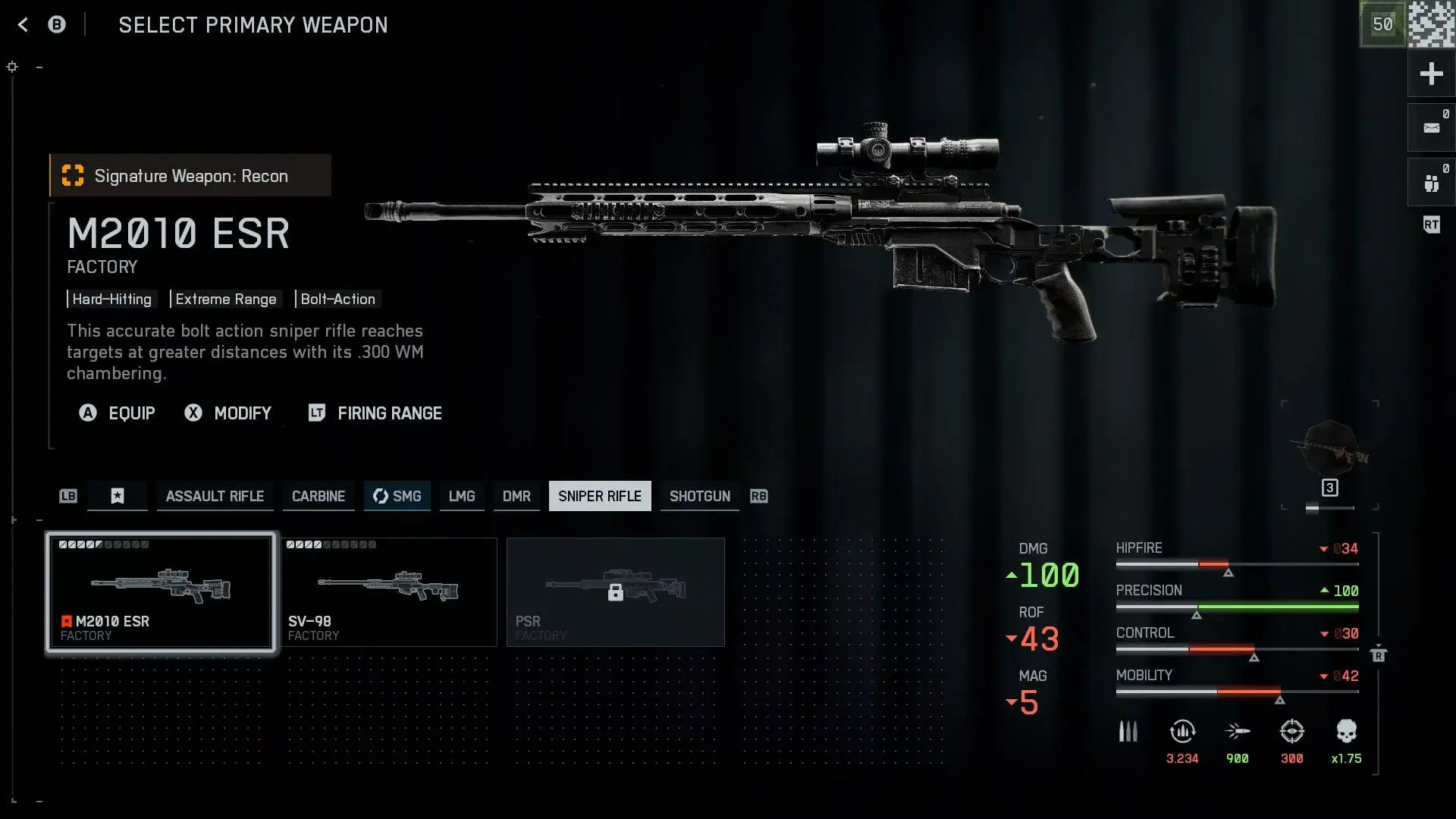Open the SMG weapon tab

[397, 496]
